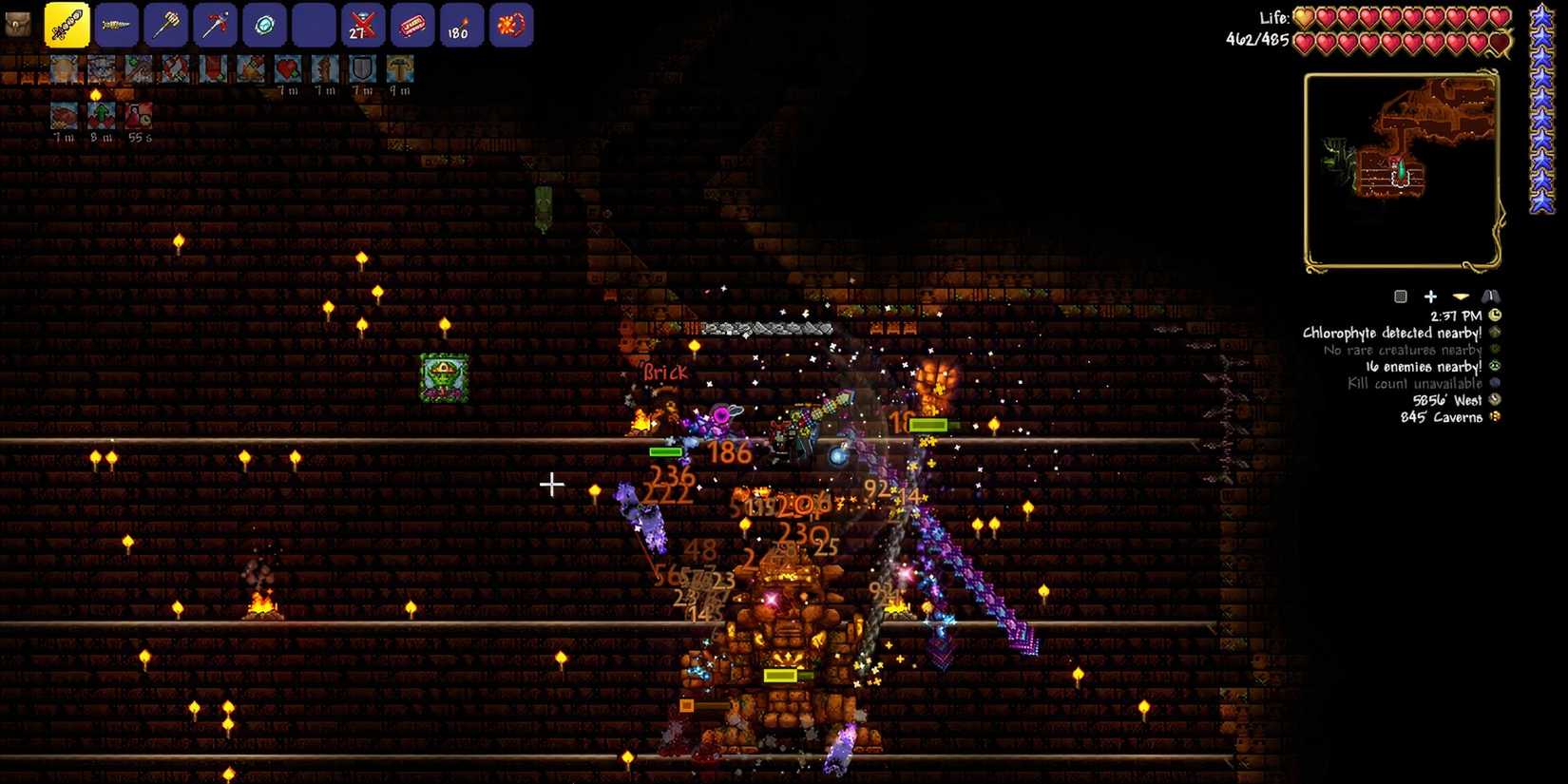Select the hotbar slot showing 27

[x=363, y=25]
